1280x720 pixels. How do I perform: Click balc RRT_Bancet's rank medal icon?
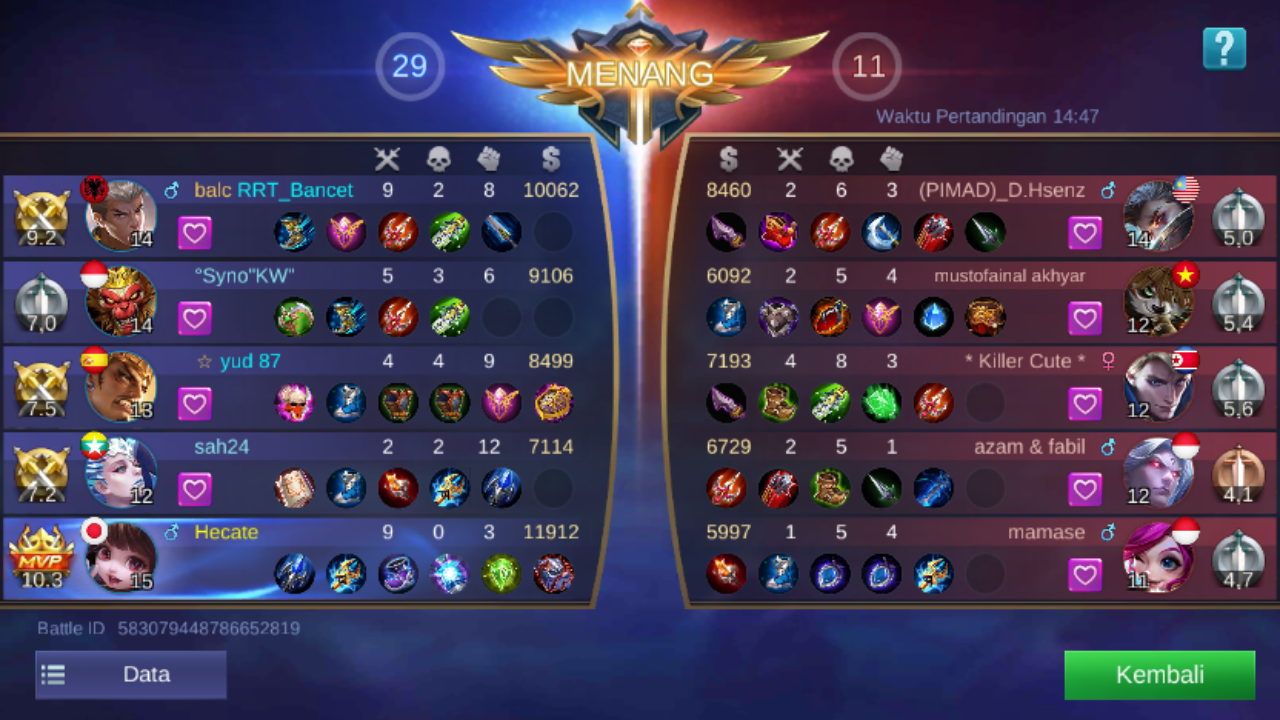(x=40, y=215)
